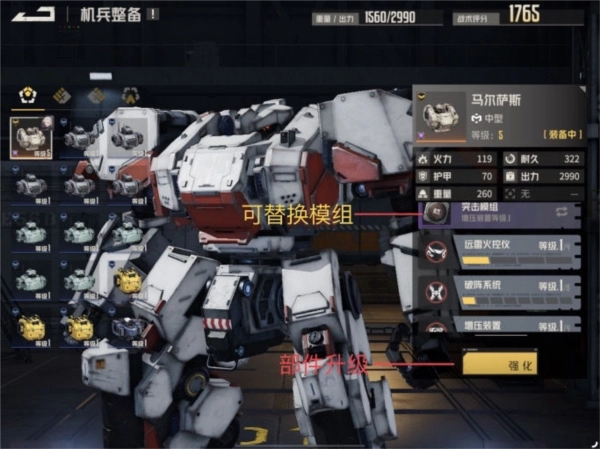
Task: Click the info icon beside 机兵整备
Action: coord(153,14)
